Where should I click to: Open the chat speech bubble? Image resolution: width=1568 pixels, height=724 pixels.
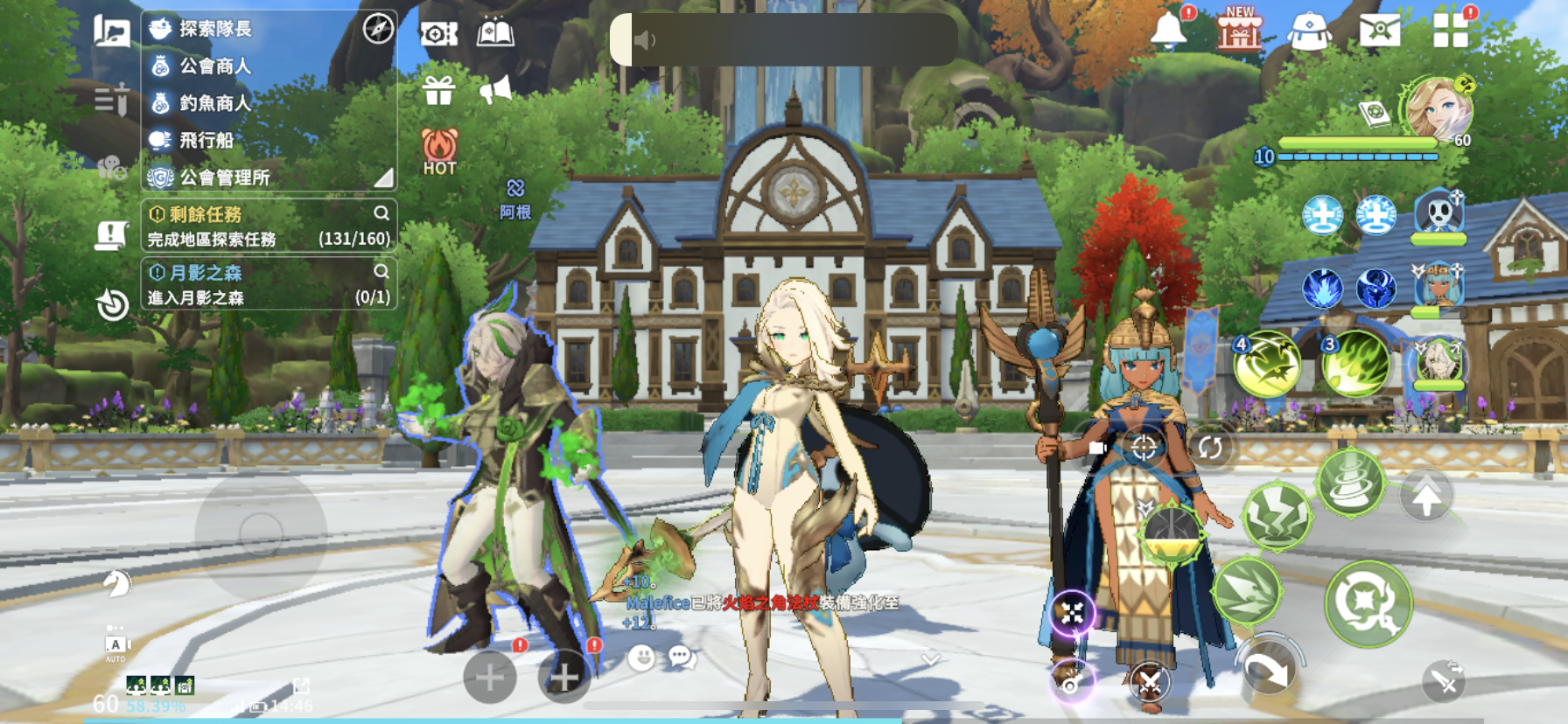(682, 657)
